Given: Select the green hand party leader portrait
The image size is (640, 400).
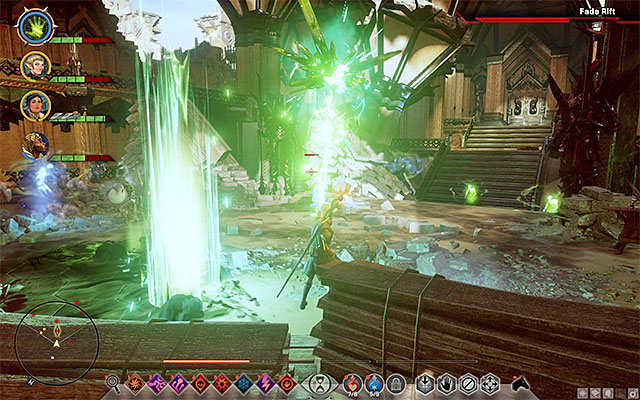Looking at the screenshot, I should tap(33, 24).
